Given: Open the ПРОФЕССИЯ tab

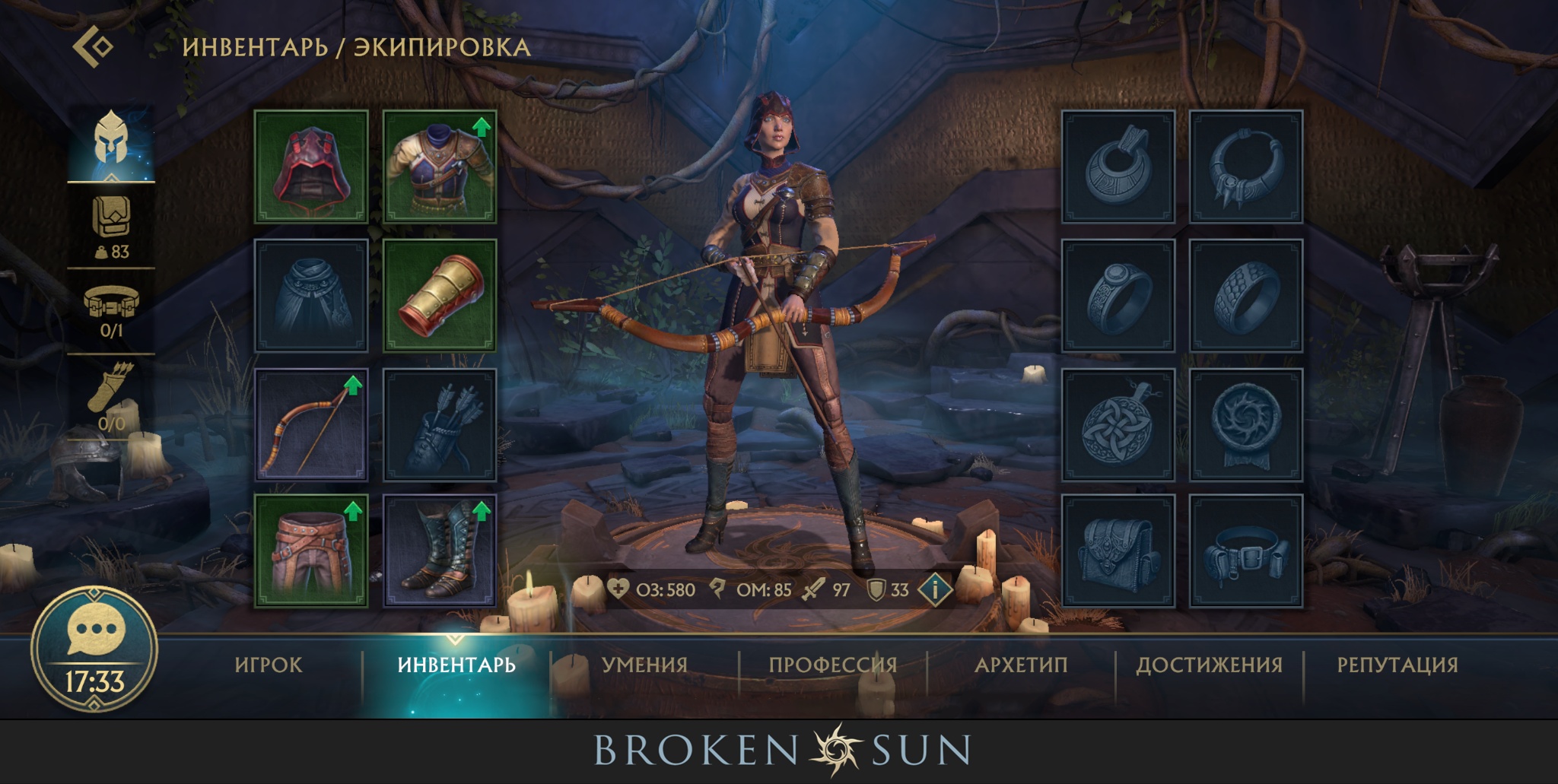Looking at the screenshot, I should pyautogui.click(x=833, y=665).
